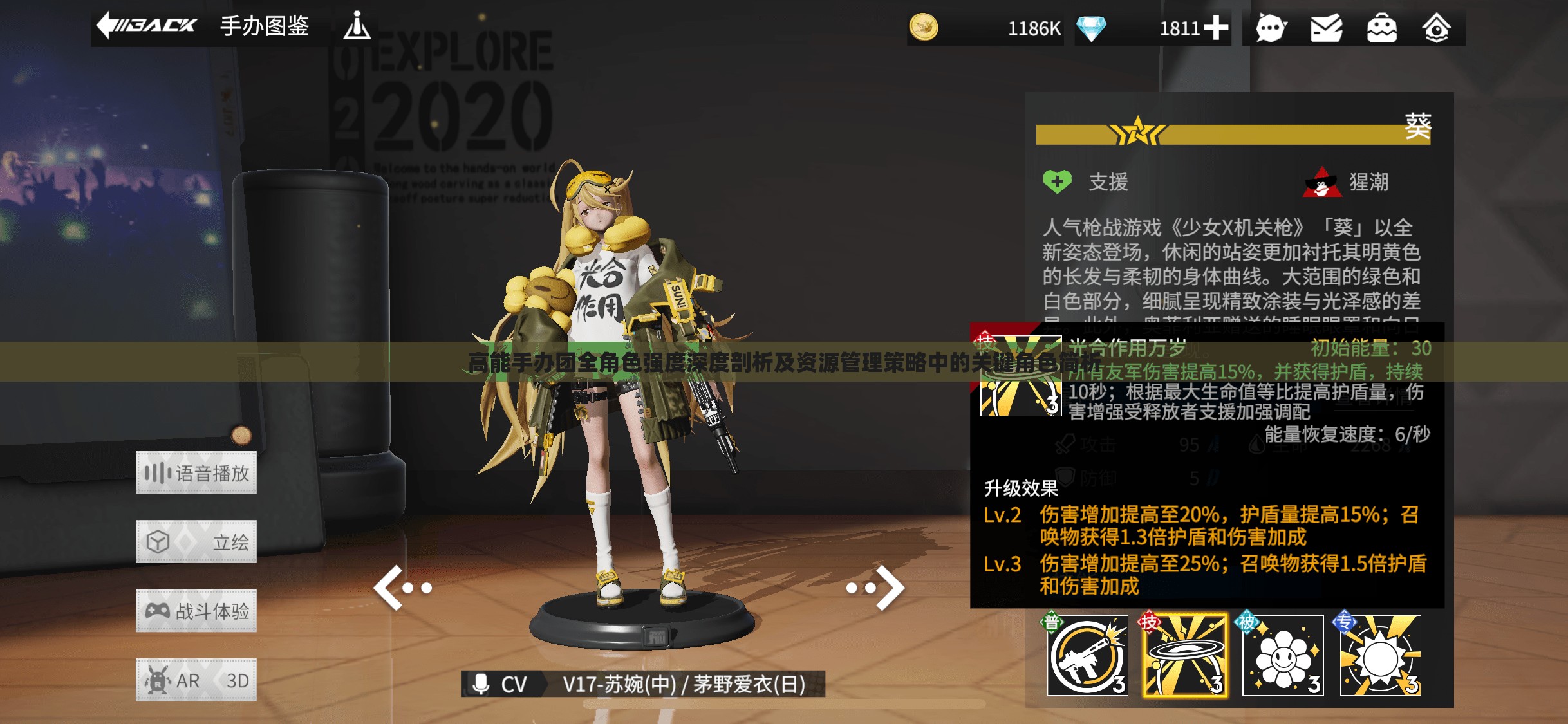Show the previous figure with left arrow

(402, 588)
